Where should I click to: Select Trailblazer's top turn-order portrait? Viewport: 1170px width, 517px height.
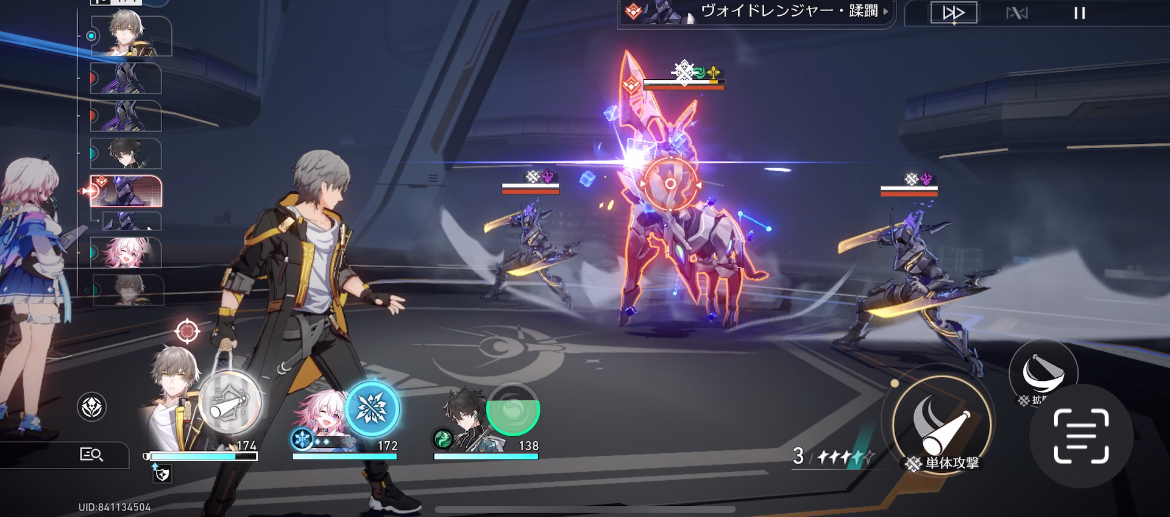click(x=126, y=36)
